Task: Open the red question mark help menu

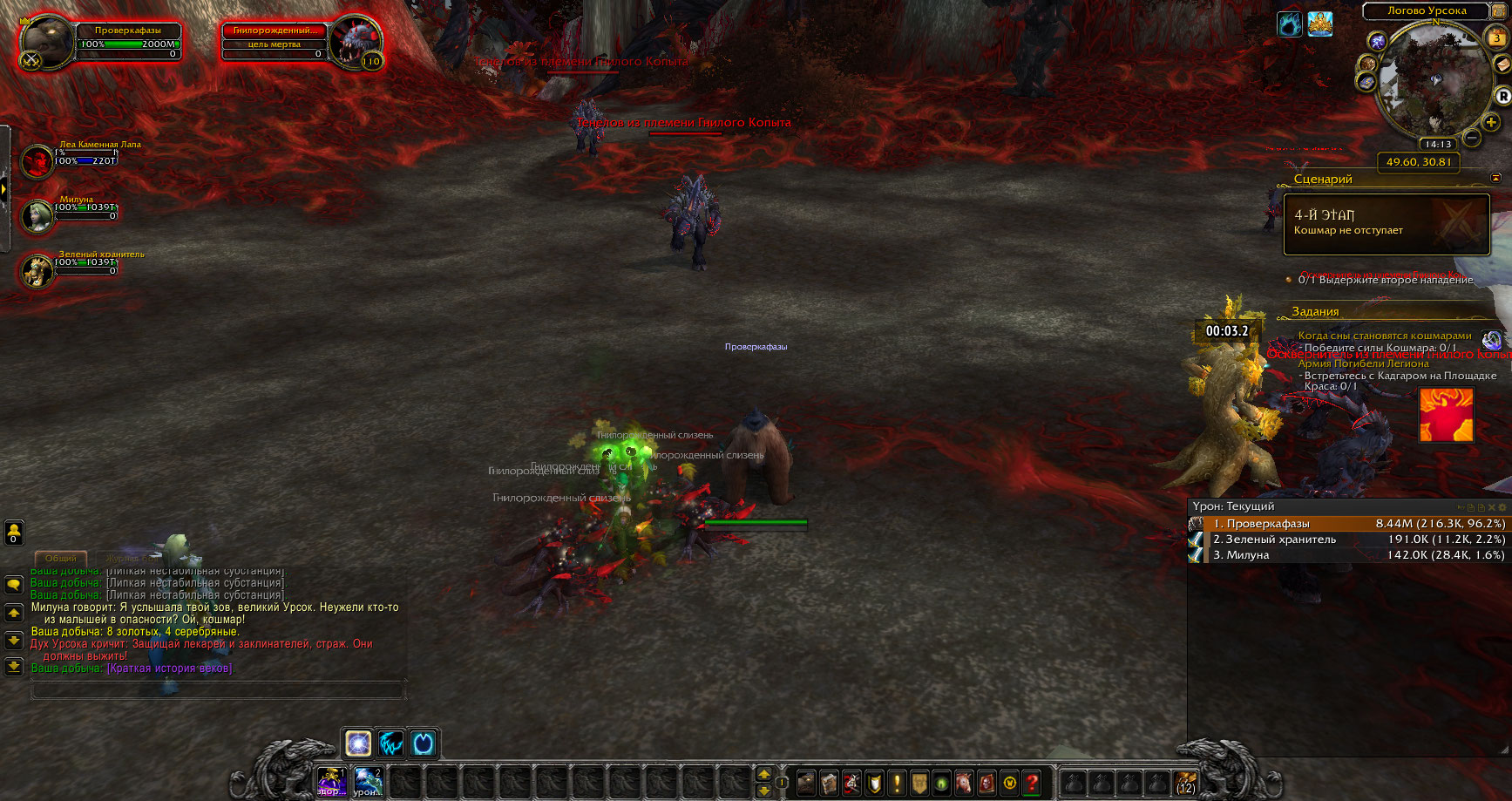Action: [1032, 782]
